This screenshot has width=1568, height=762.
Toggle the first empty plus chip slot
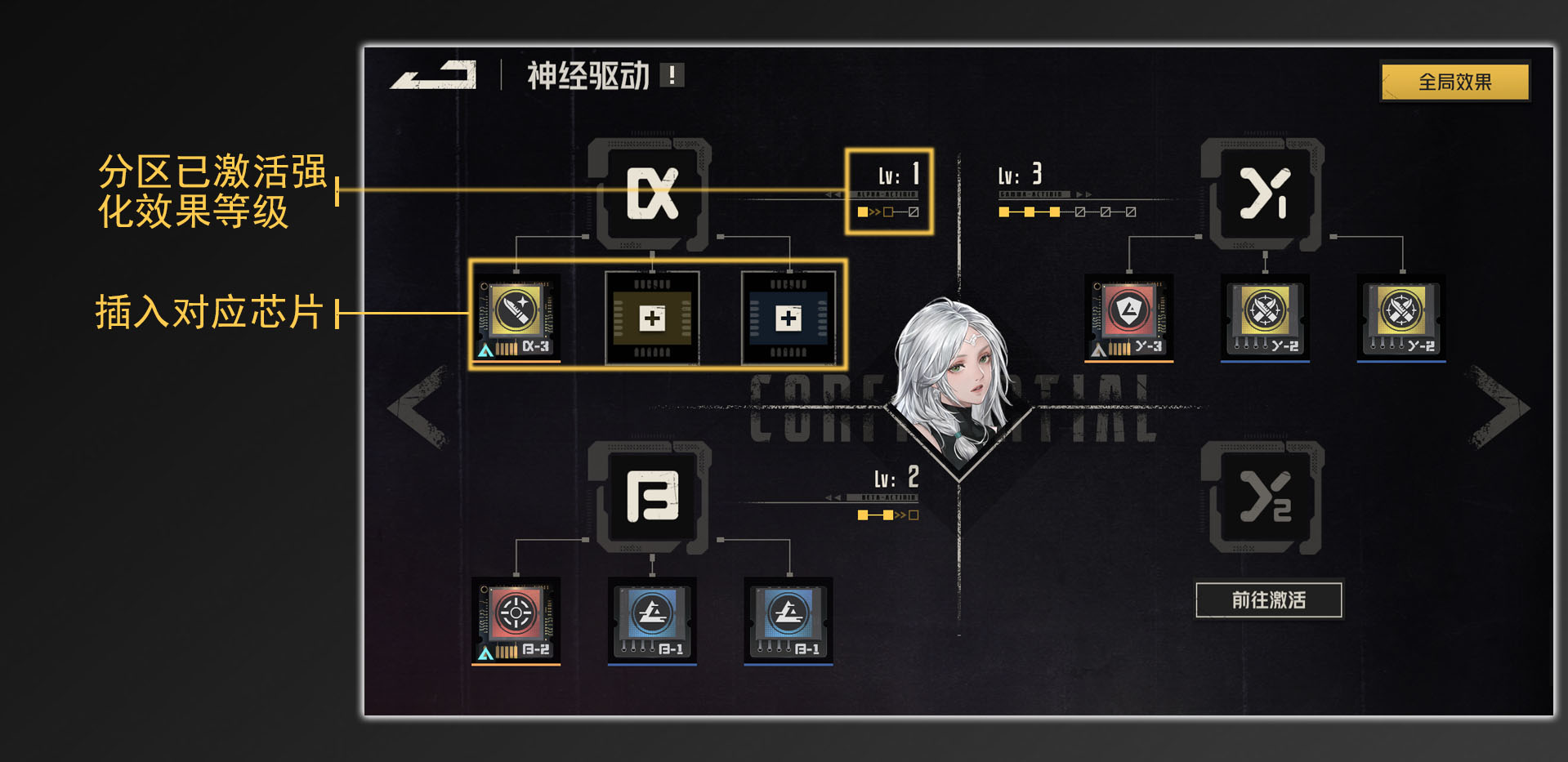click(651, 319)
